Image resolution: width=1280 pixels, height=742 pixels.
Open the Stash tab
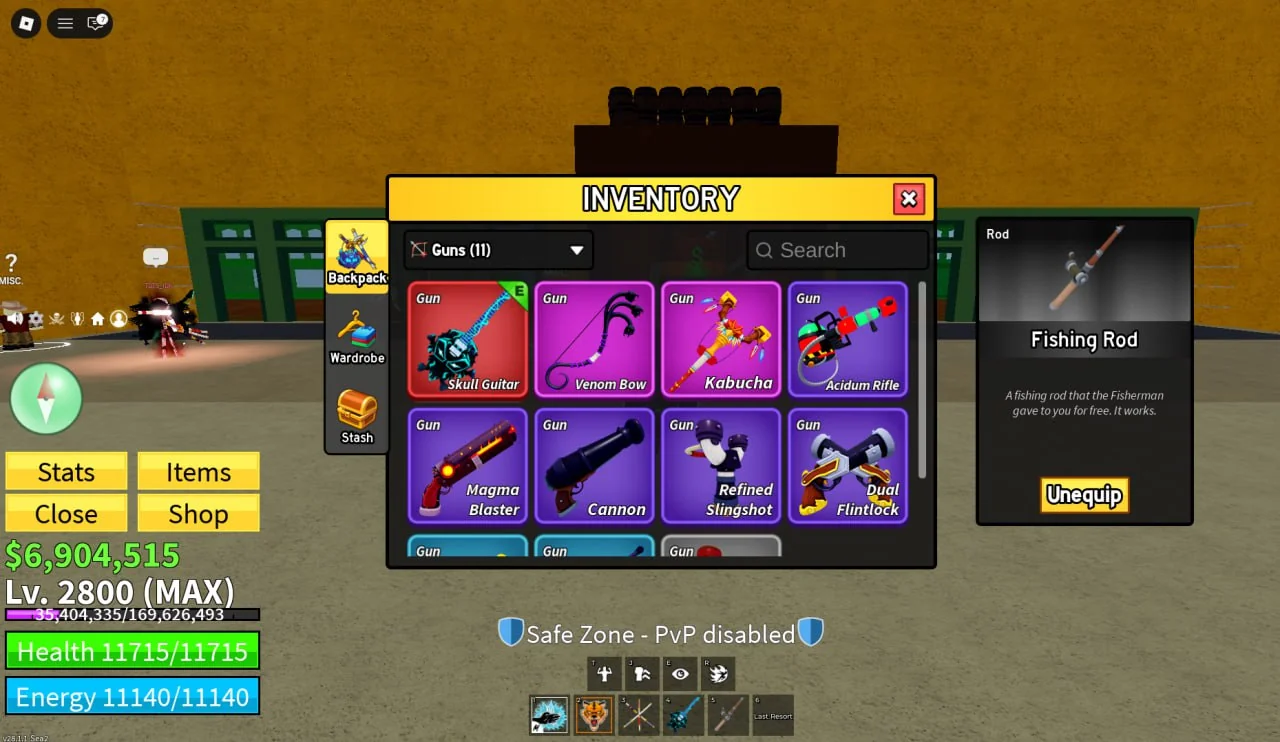[357, 416]
